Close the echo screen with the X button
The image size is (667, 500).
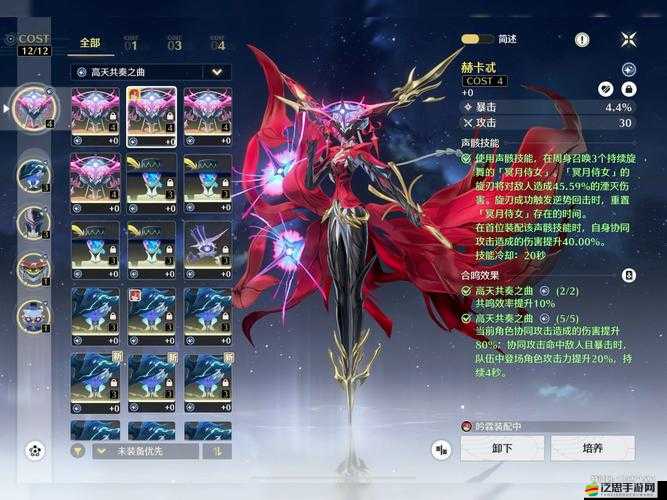coord(628,39)
